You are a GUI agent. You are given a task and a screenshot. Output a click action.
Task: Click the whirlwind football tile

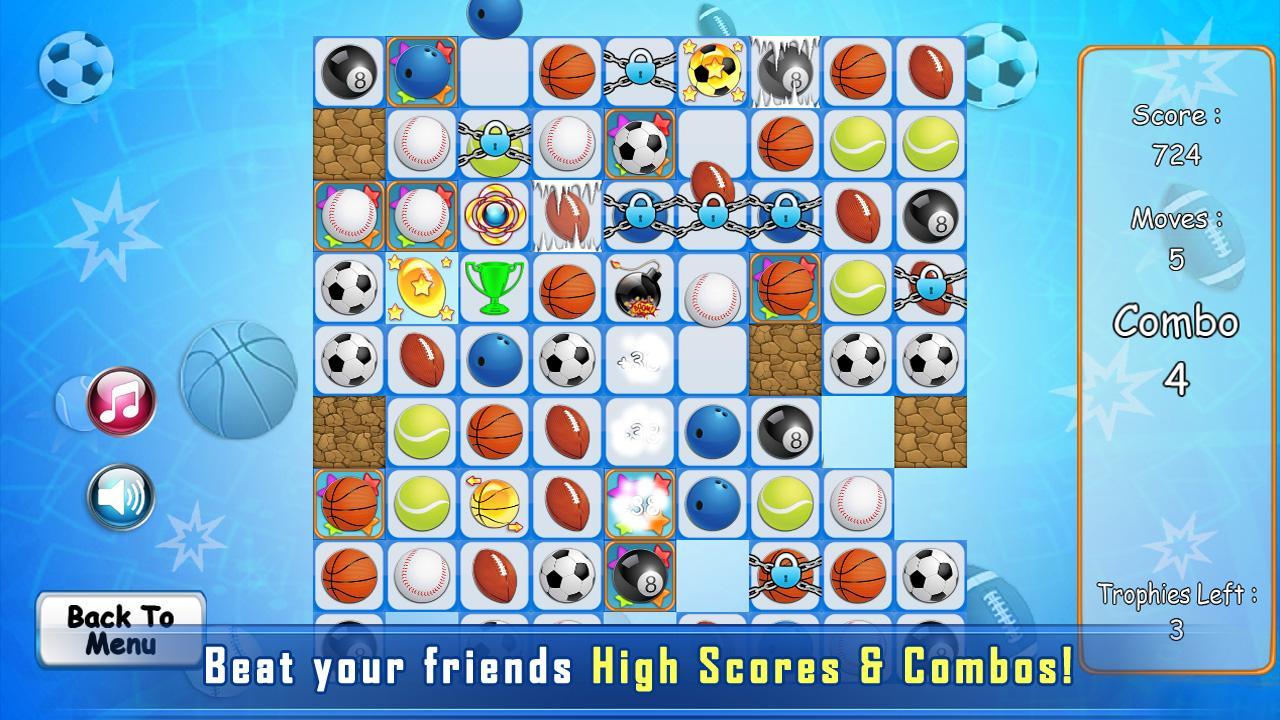pos(566,216)
